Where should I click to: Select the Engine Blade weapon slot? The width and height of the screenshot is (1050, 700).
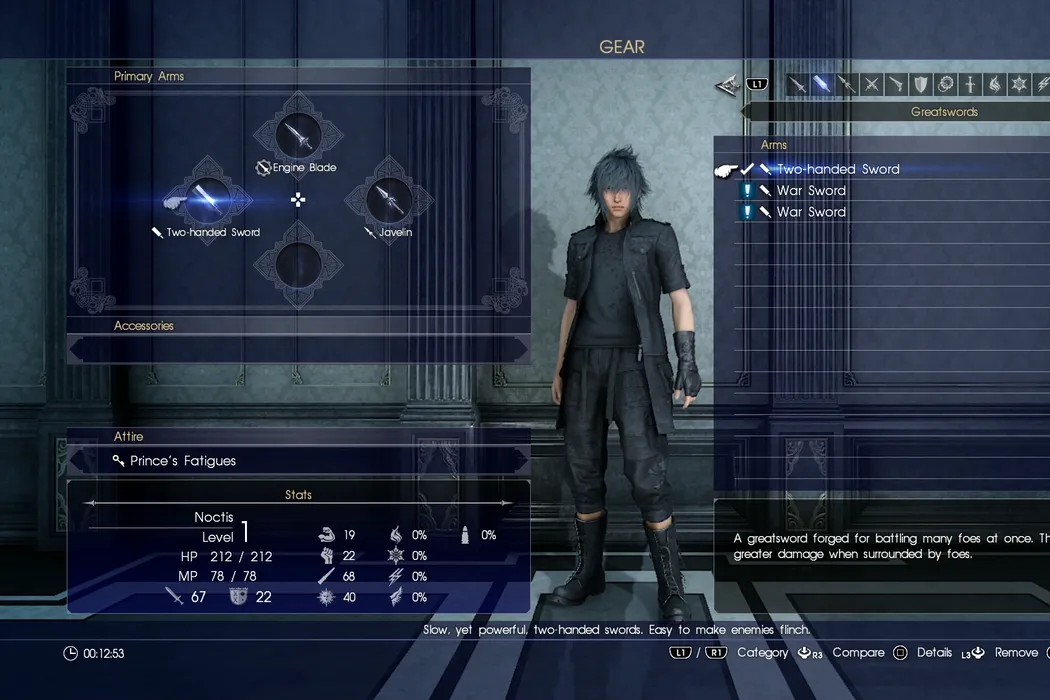[x=297, y=136]
